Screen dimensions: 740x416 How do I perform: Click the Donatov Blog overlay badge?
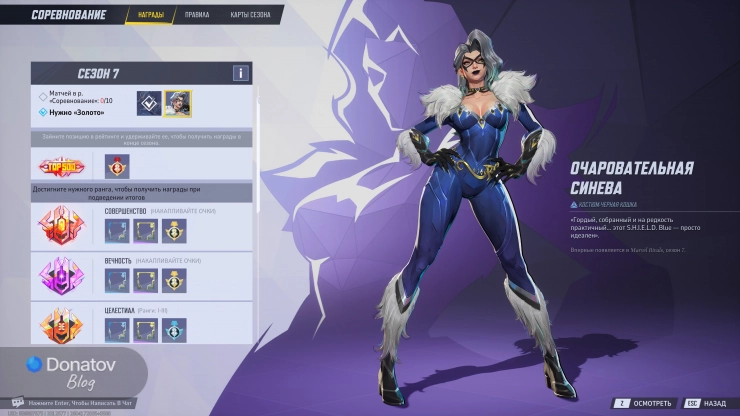(x=73, y=372)
